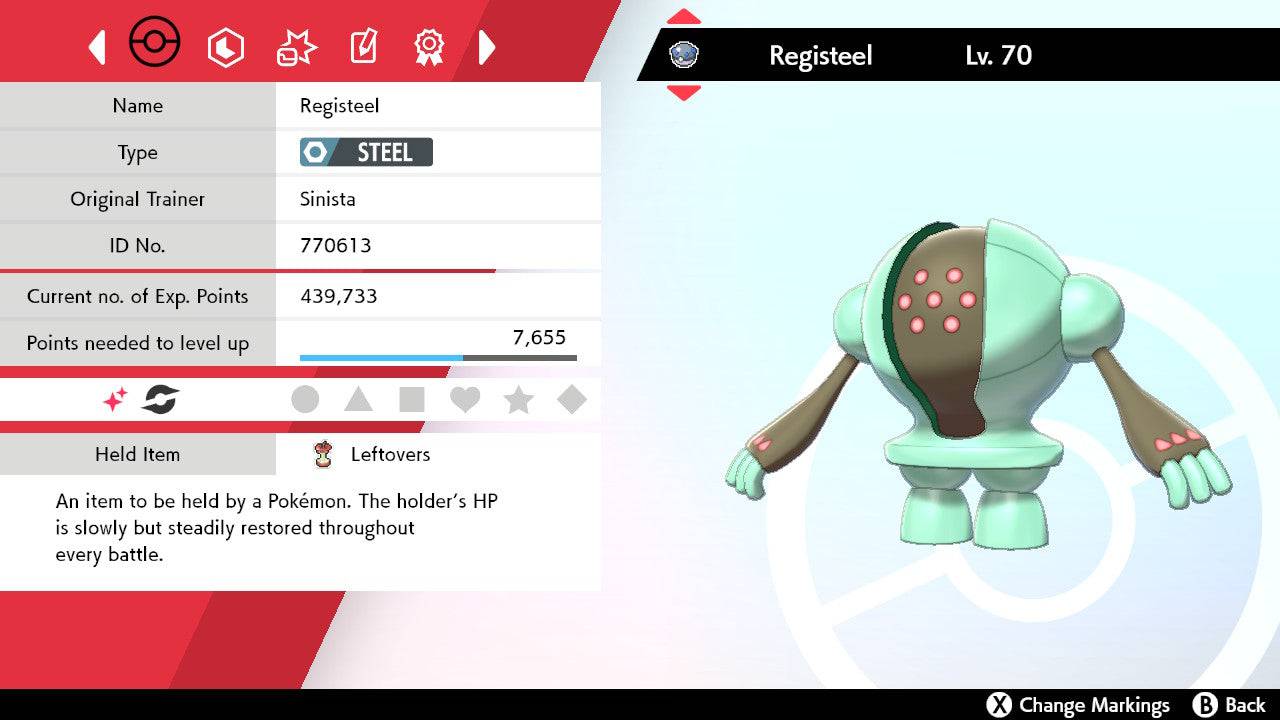Viewport: 1280px width, 720px height.
Task: Open the ribbons tab
Action: [x=429, y=46]
